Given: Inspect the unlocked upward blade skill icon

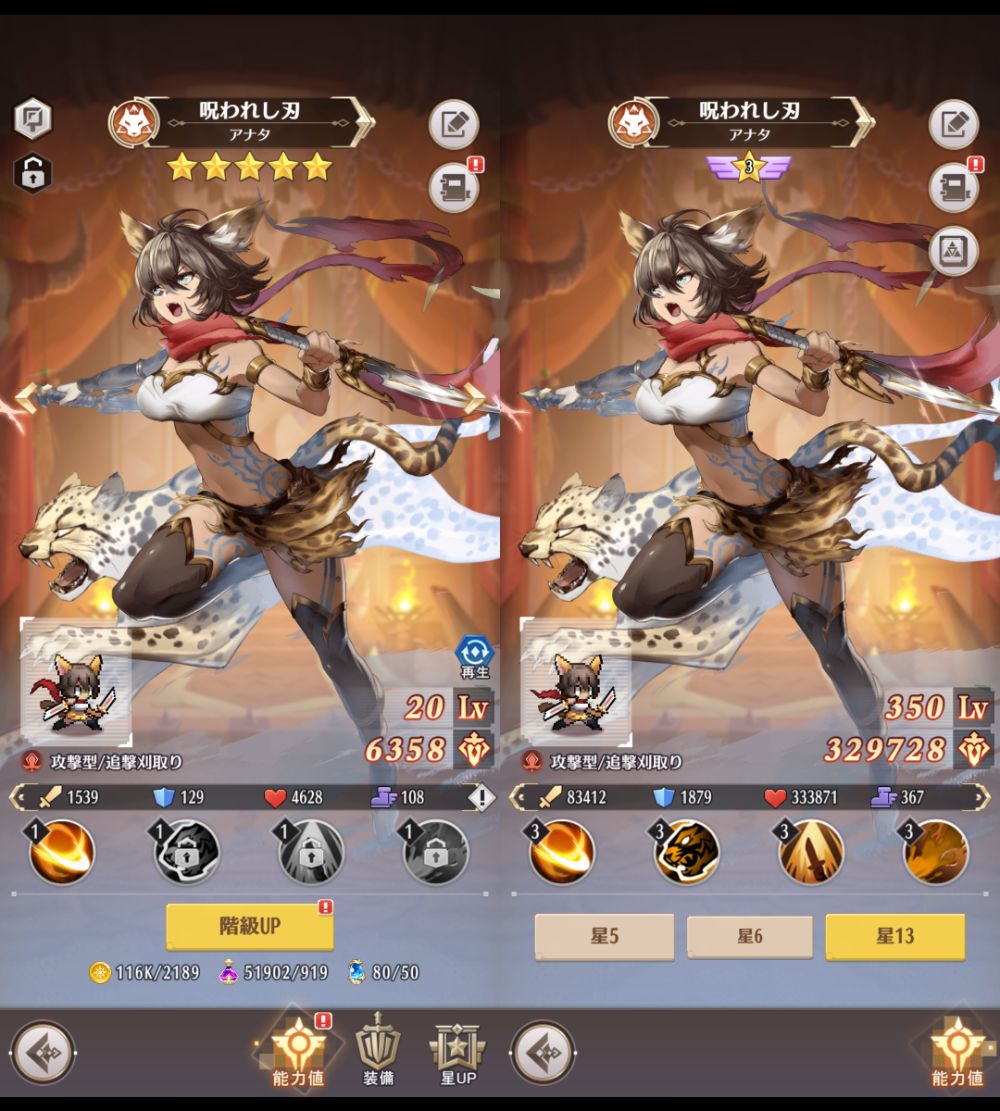Looking at the screenshot, I should pyautogui.click(x=811, y=852).
